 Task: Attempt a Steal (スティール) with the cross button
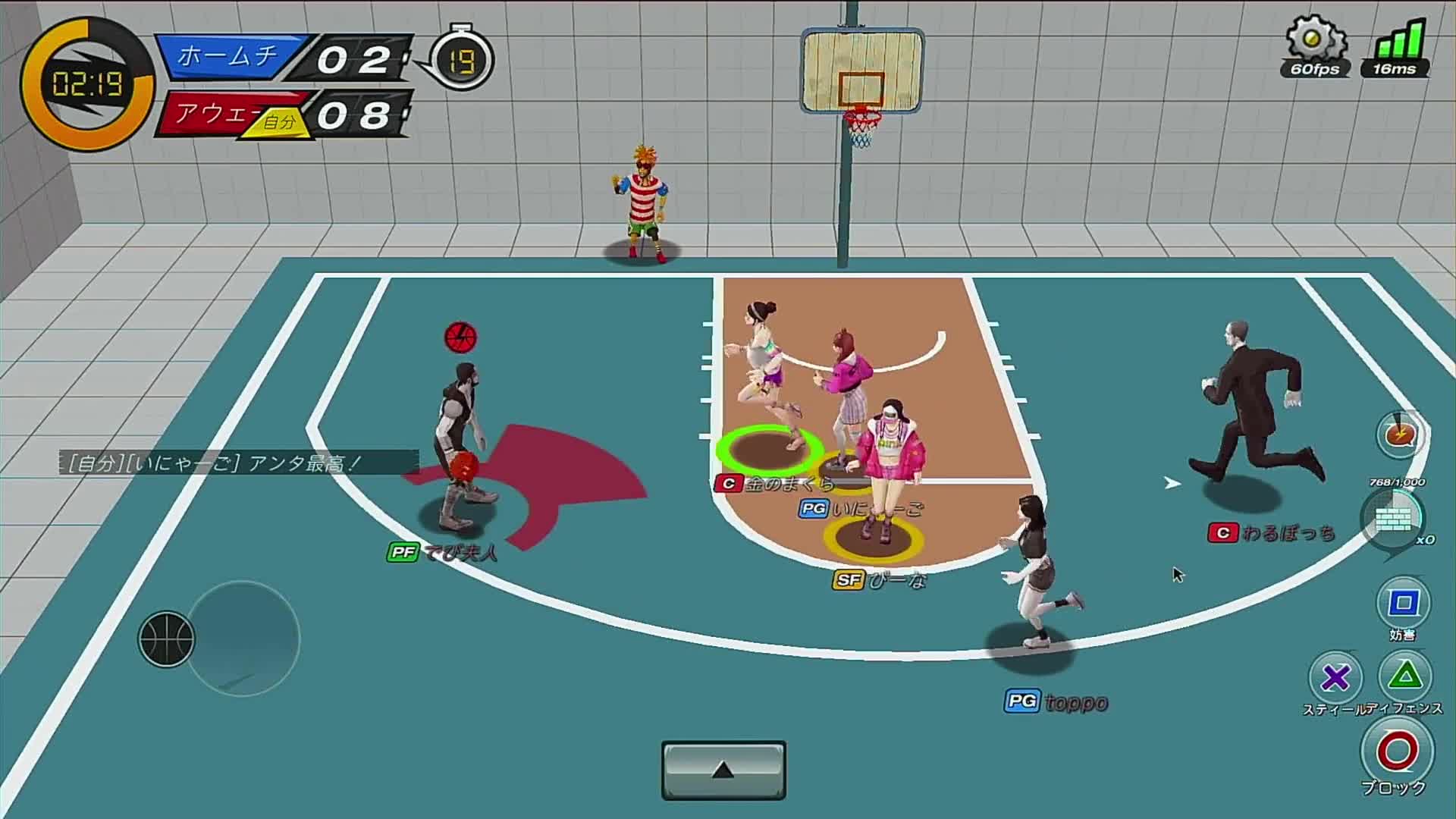coord(1335,677)
